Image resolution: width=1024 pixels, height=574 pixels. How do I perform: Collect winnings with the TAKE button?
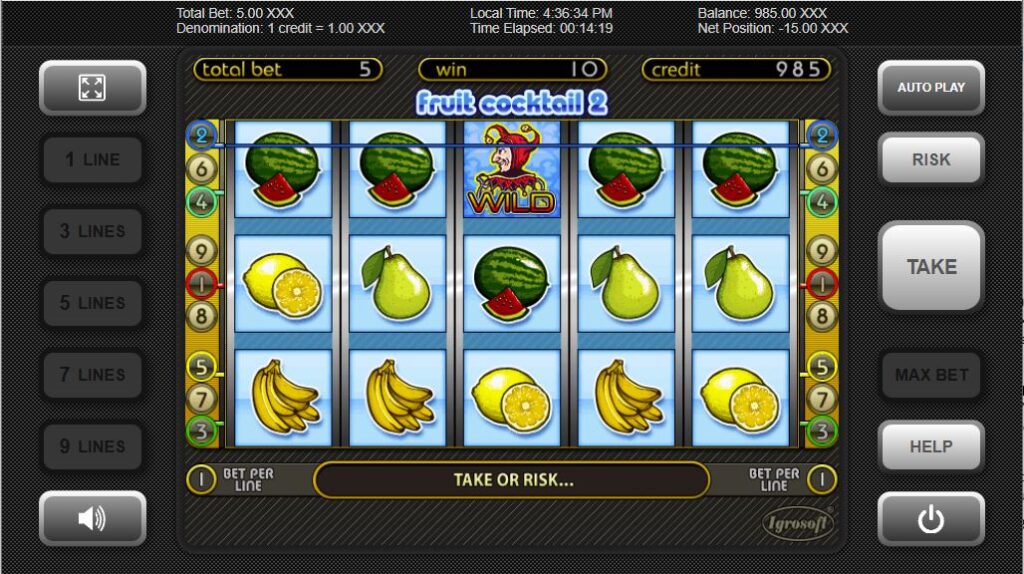pyautogui.click(x=931, y=267)
